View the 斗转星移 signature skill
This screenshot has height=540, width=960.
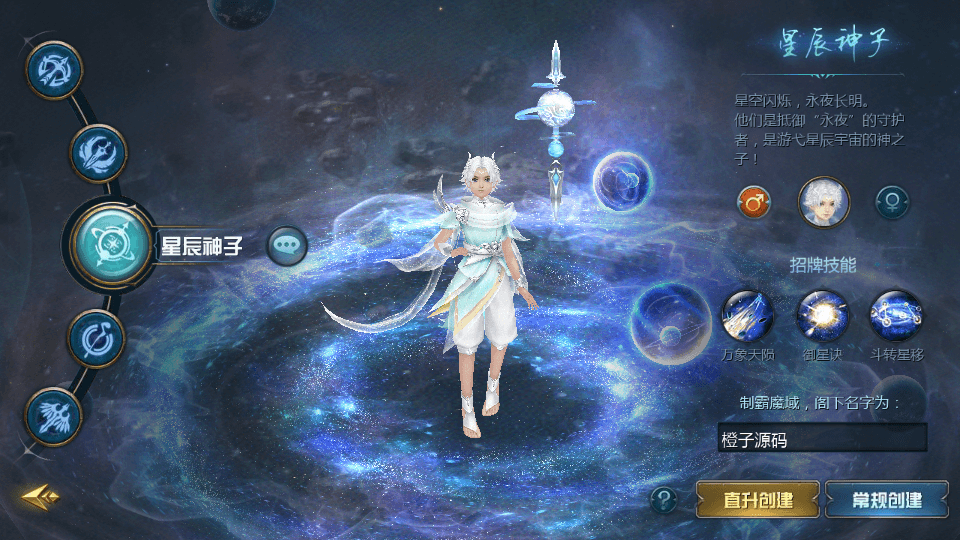pos(896,316)
